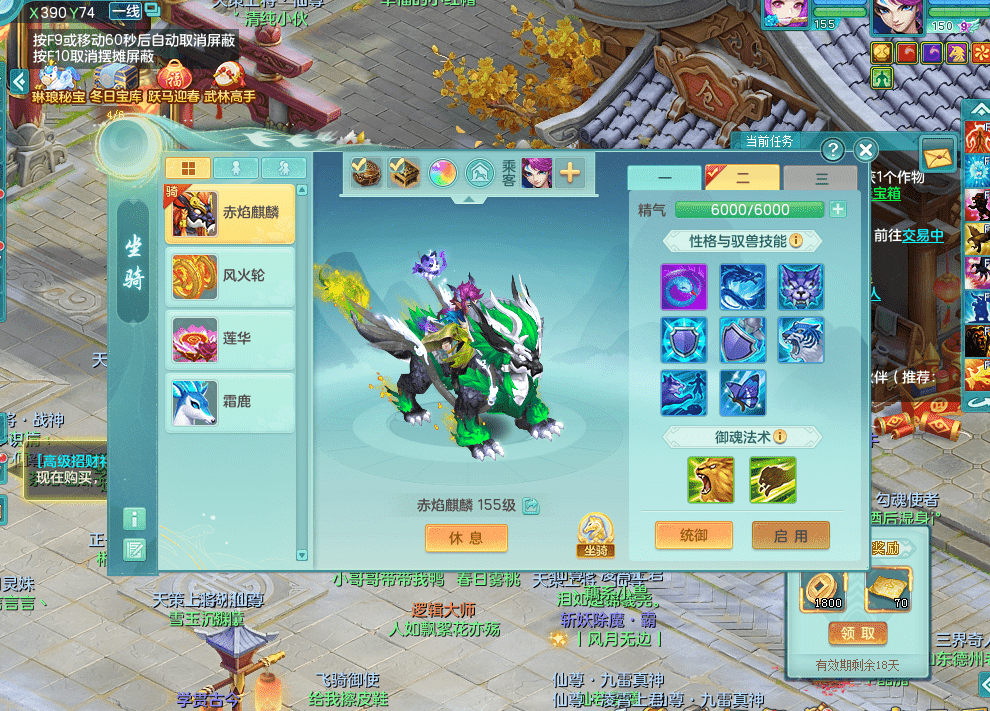This screenshot has width=990, height=711.
Task: Claim the reward with 领取 button
Action: tap(857, 633)
